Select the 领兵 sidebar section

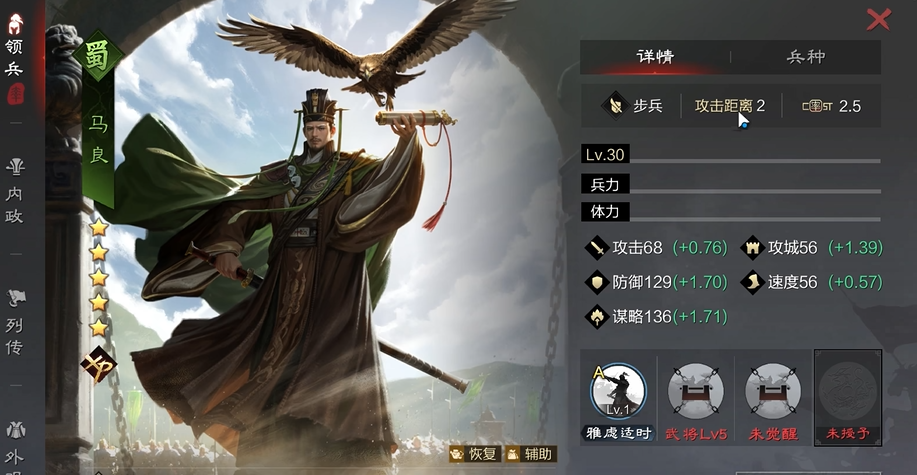14,58
